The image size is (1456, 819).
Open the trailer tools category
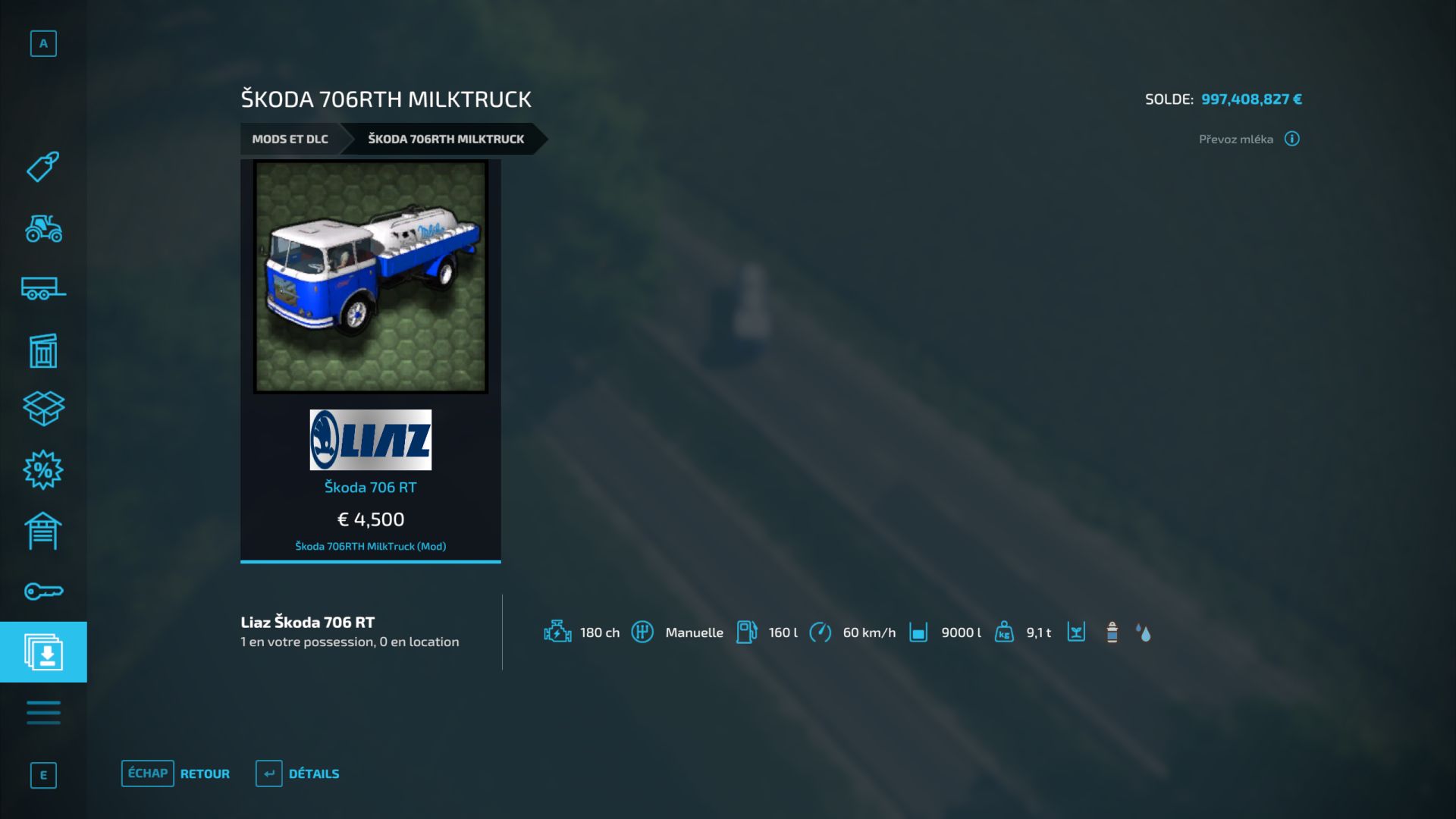(43, 289)
